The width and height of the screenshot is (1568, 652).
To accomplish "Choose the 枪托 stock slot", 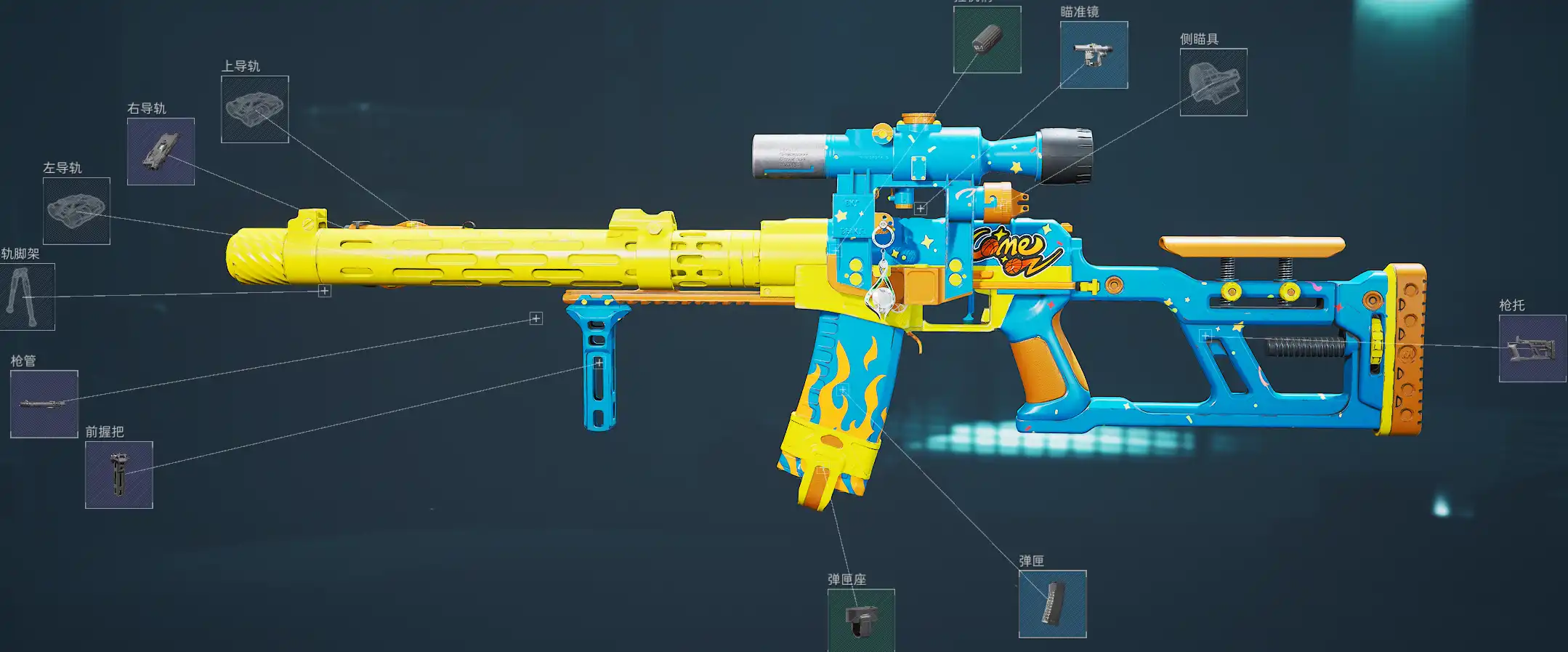I will pos(1532,349).
